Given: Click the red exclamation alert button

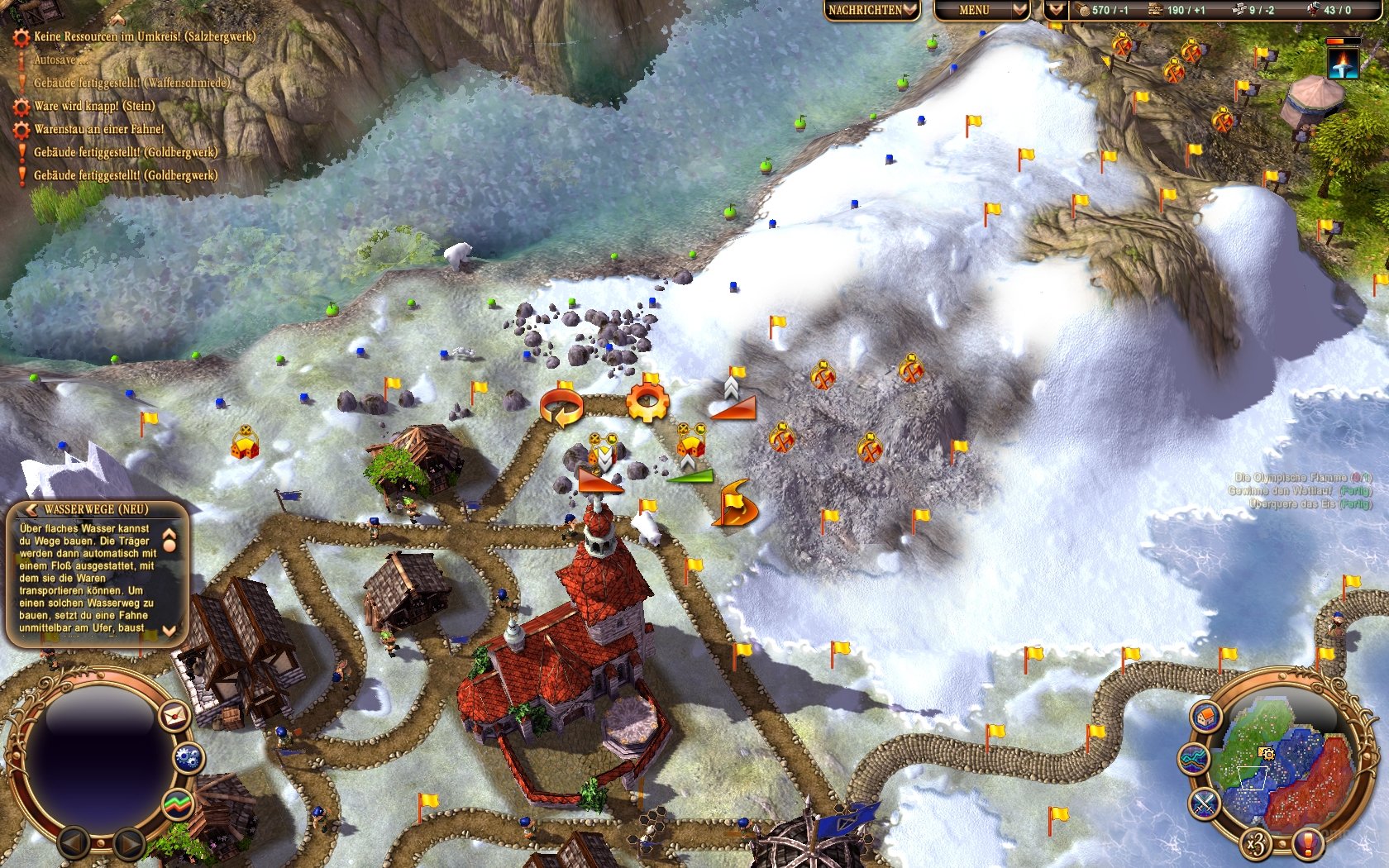Looking at the screenshot, I should coord(1307,844).
